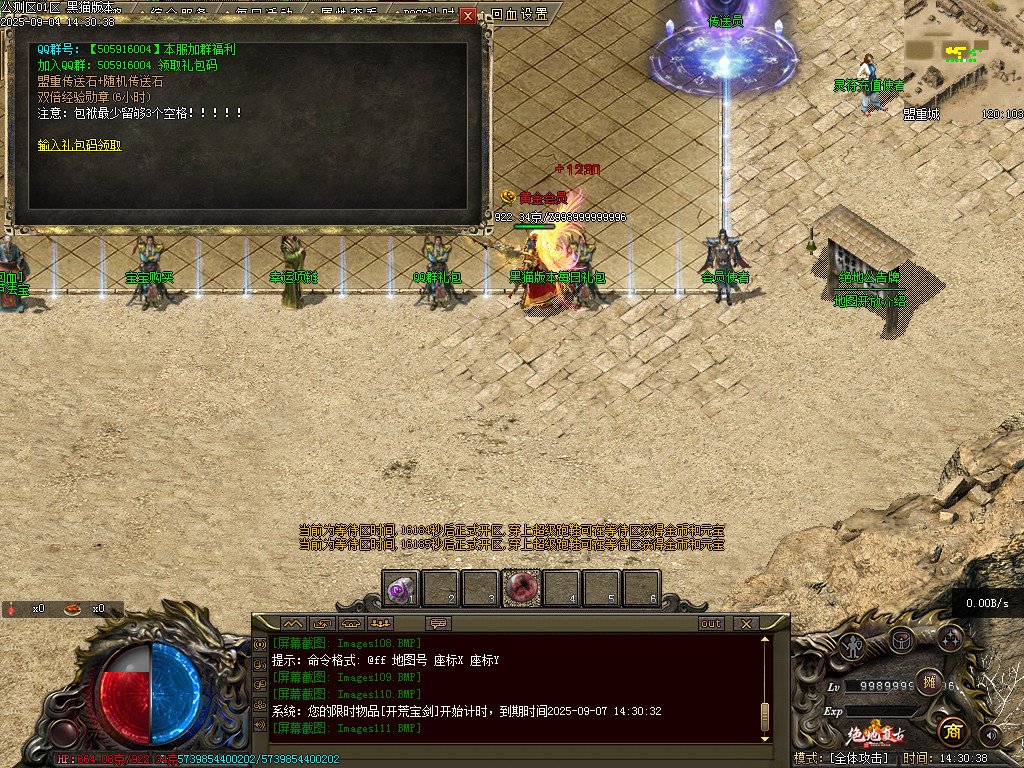
Task: Click the yellow gift code redeem link
Action: click(x=80, y=145)
